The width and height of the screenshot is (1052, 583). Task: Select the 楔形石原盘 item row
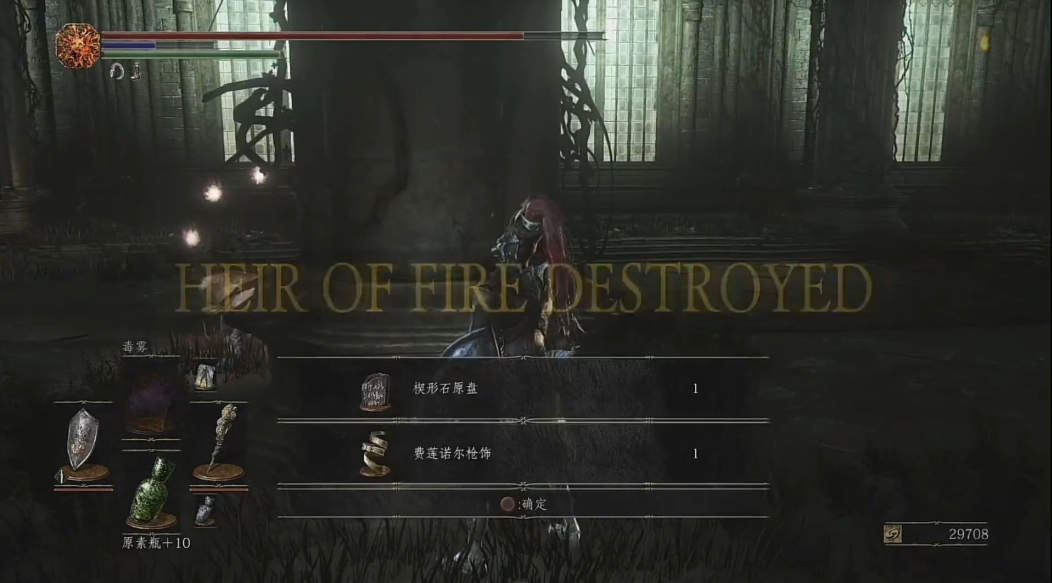(x=522, y=389)
